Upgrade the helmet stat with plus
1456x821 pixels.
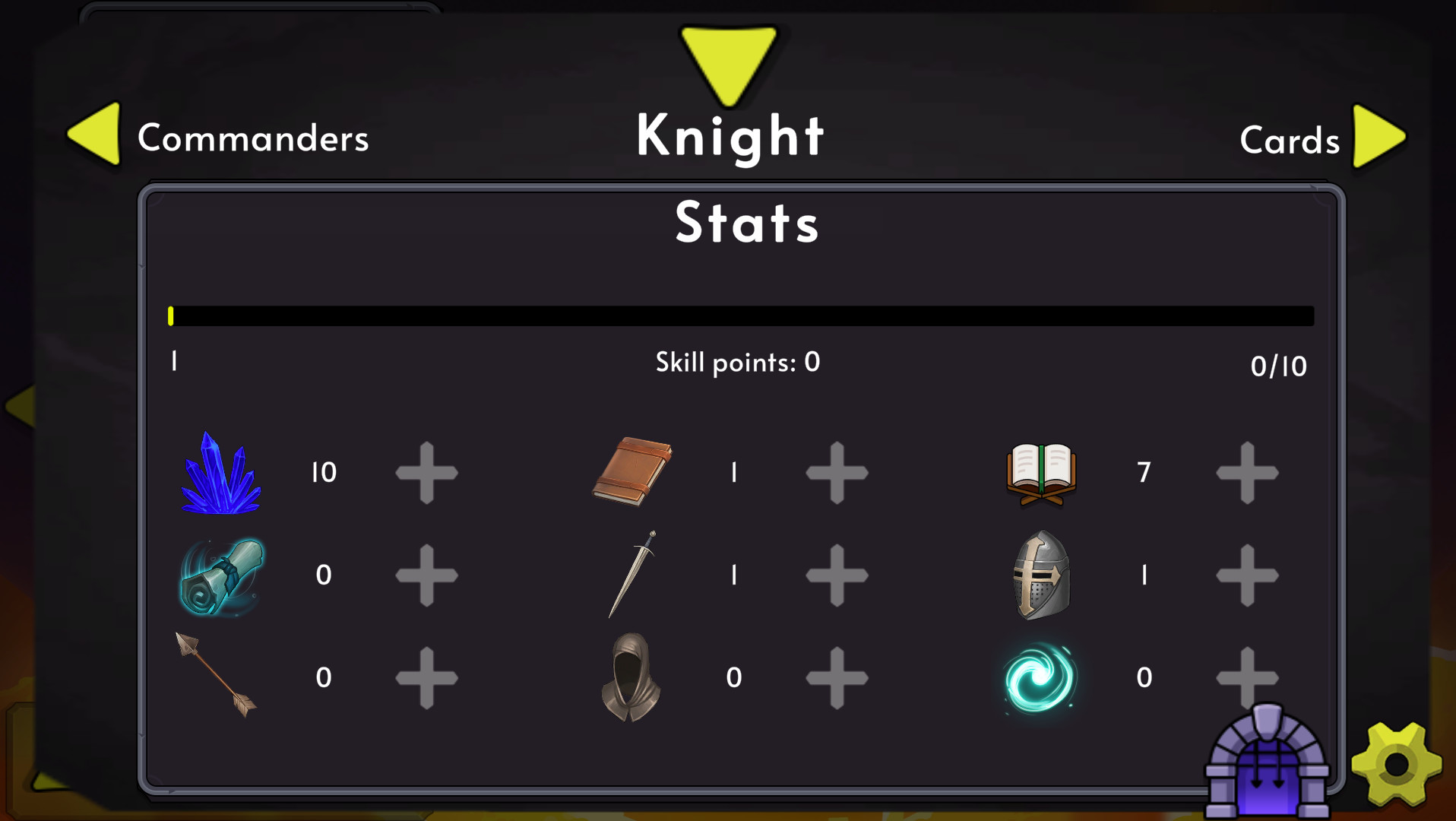coord(1246,575)
